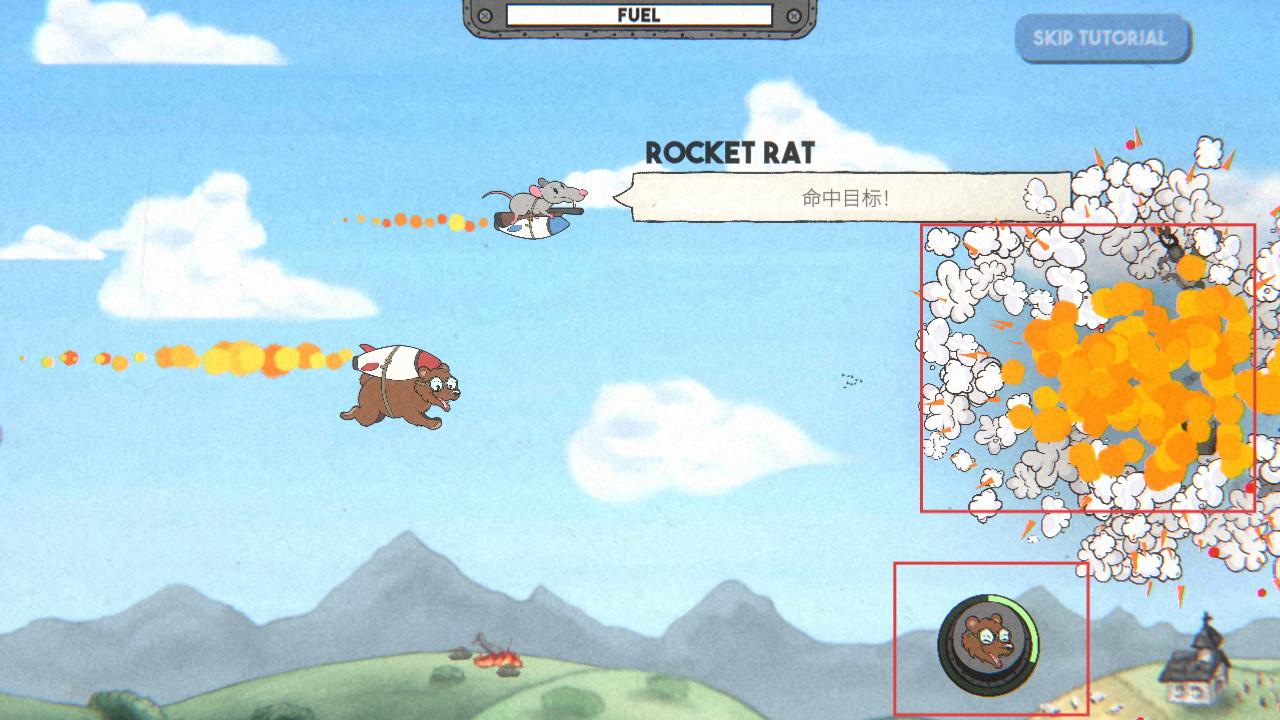Image resolution: width=1280 pixels, height=720 pixels.
Task: Activate the round bear face ability button
Action: click(988, 643)
